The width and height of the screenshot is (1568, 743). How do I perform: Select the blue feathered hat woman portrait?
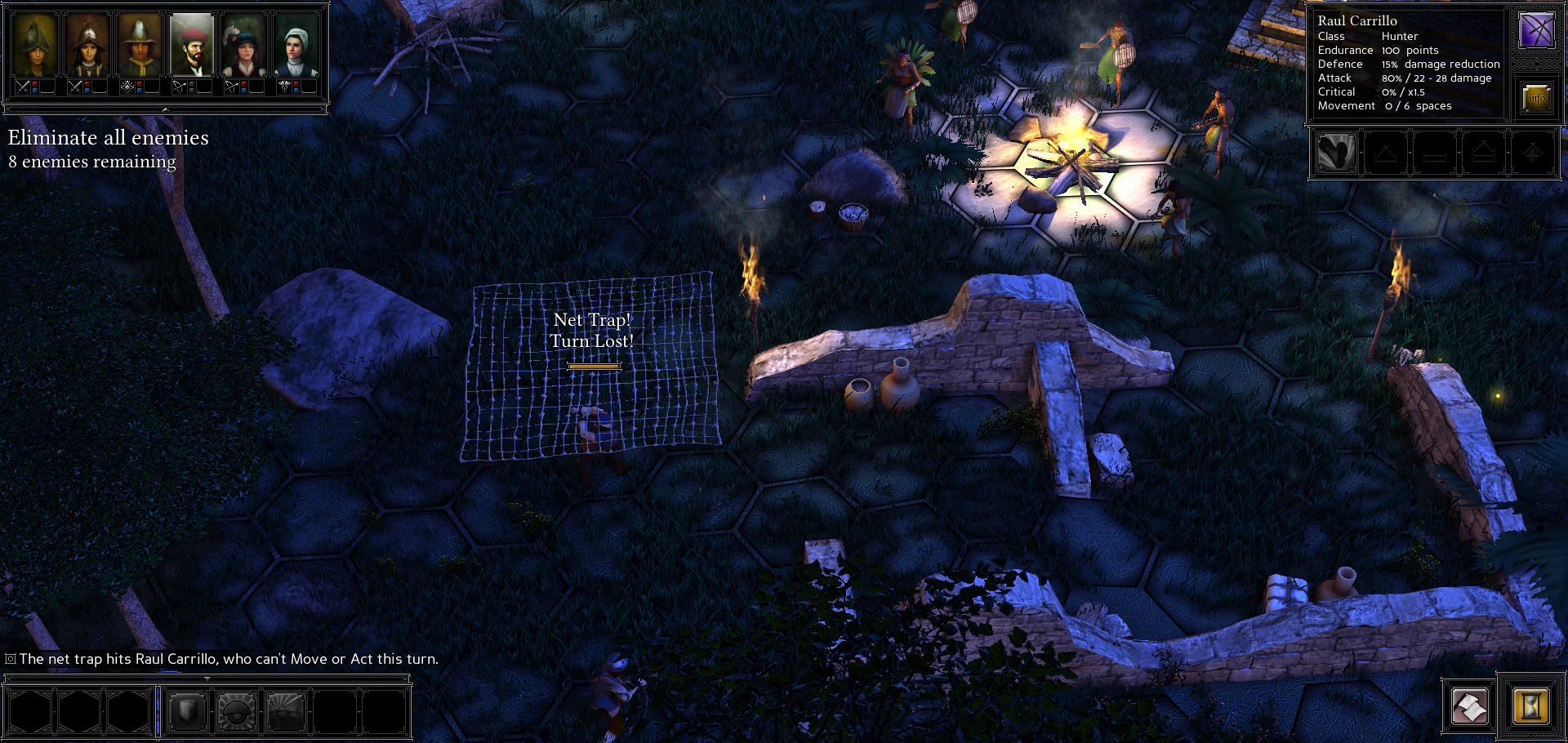tap(244, 46)
